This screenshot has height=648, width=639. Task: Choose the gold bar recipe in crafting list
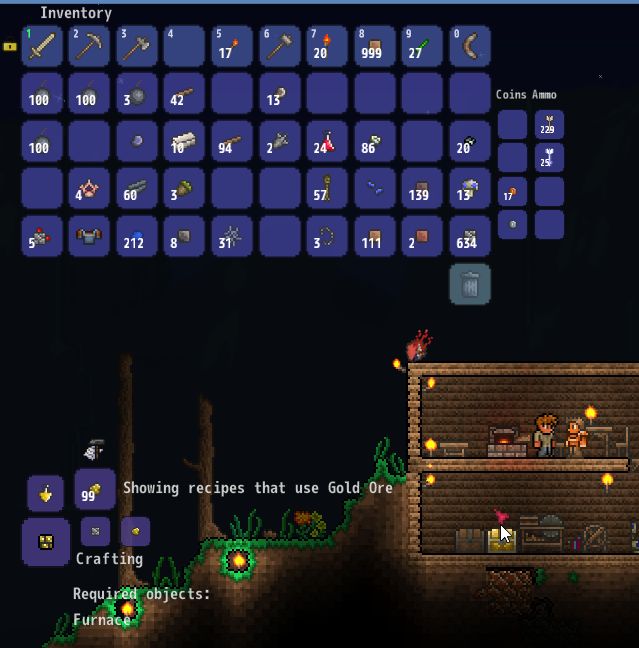point(135,531)
